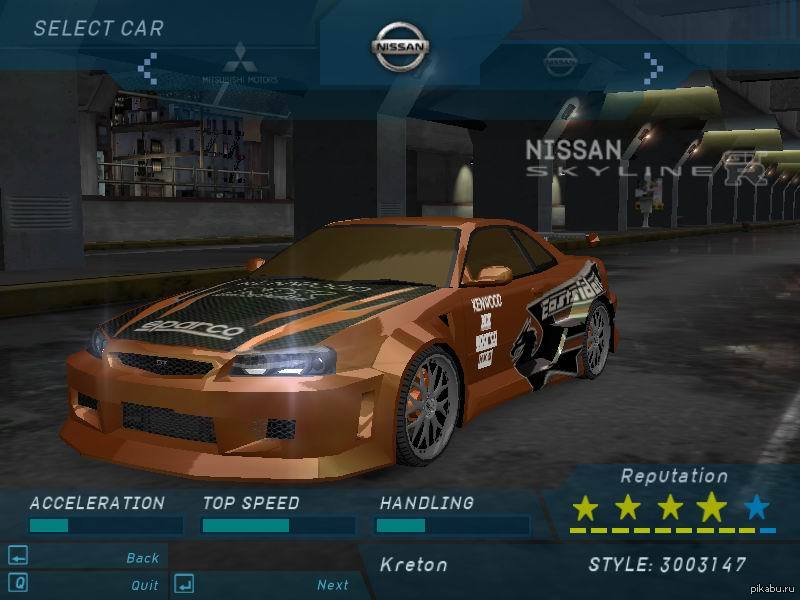The width and height of the screenshot is (800, 600).
Task: Quit from the car select screen
Action: [x=144, y=585]
